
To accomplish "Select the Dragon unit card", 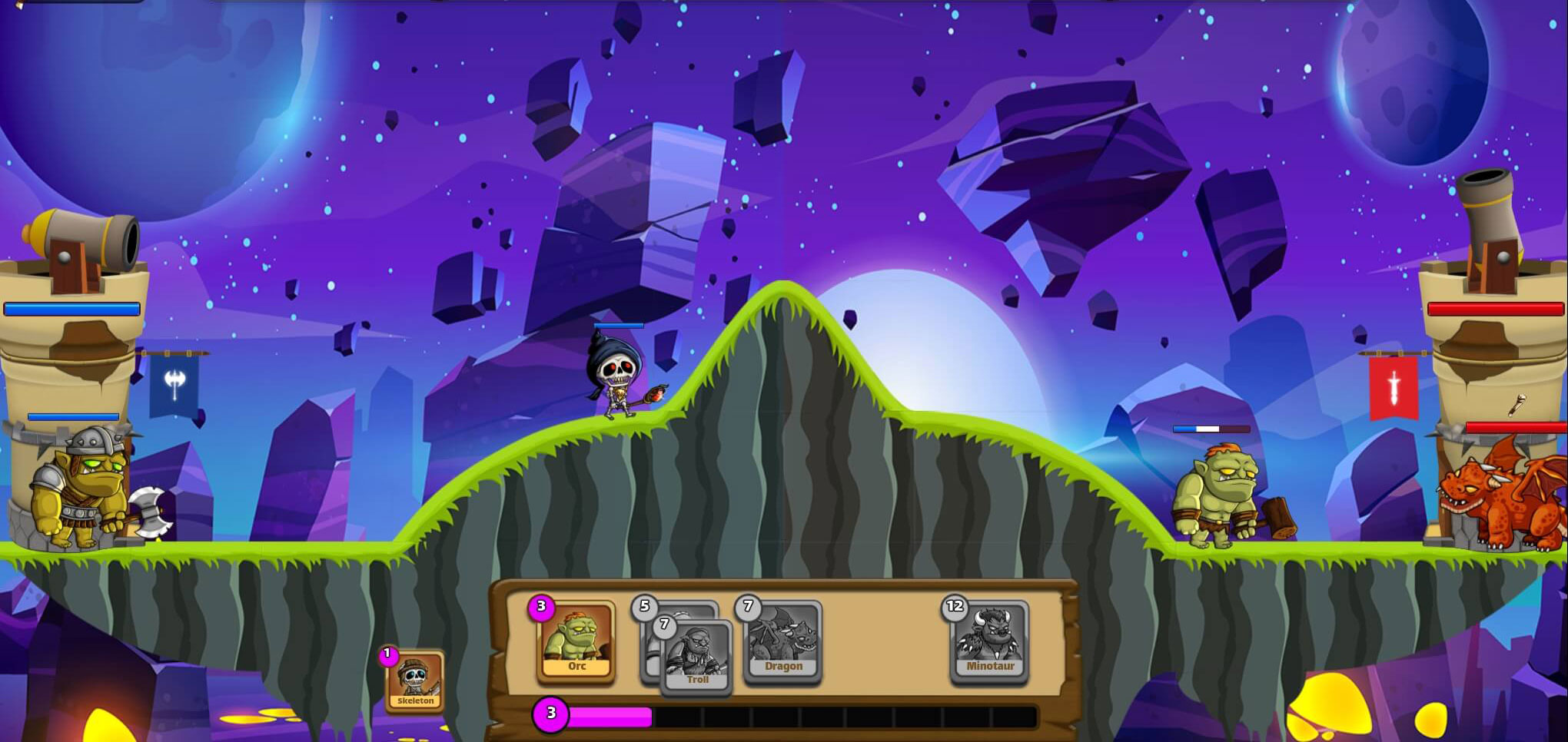I will coord(783,641).
